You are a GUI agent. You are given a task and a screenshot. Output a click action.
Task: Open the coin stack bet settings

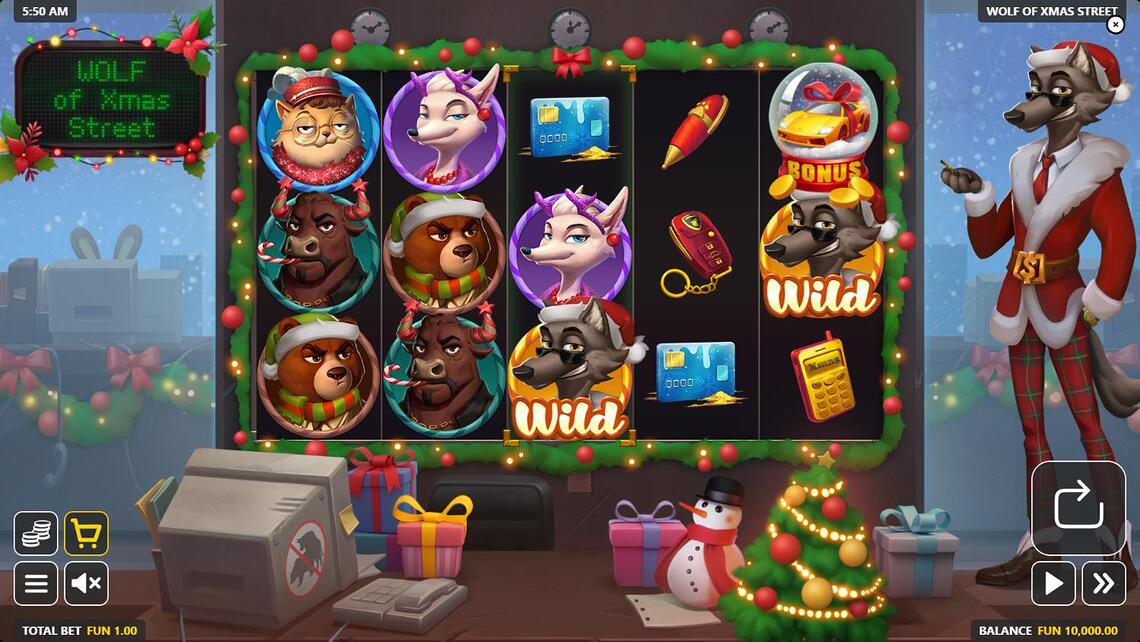pyautogui.click(x=36, y=533)
